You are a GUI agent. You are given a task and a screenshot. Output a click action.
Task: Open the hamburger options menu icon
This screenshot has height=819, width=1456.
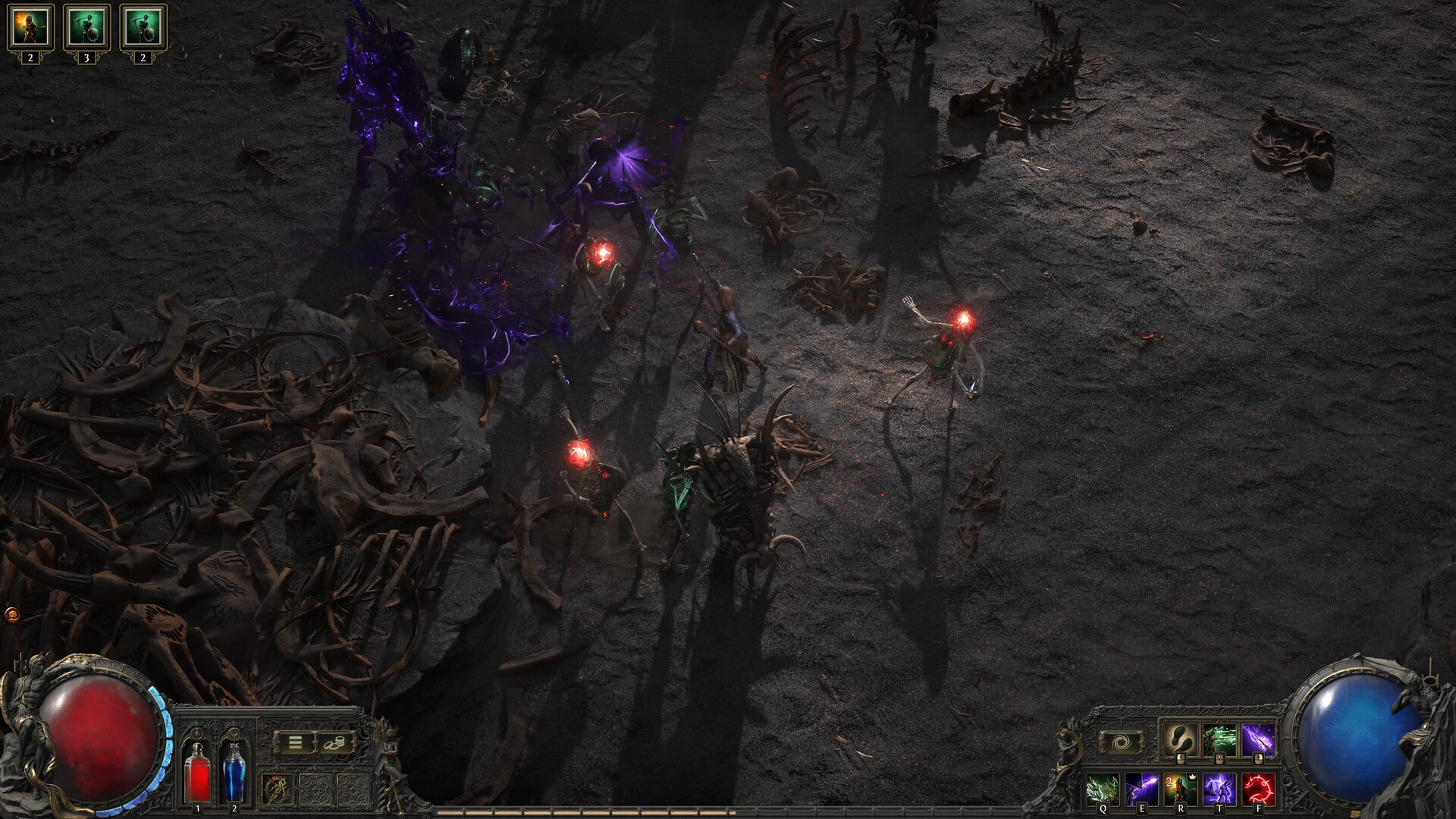296,742
